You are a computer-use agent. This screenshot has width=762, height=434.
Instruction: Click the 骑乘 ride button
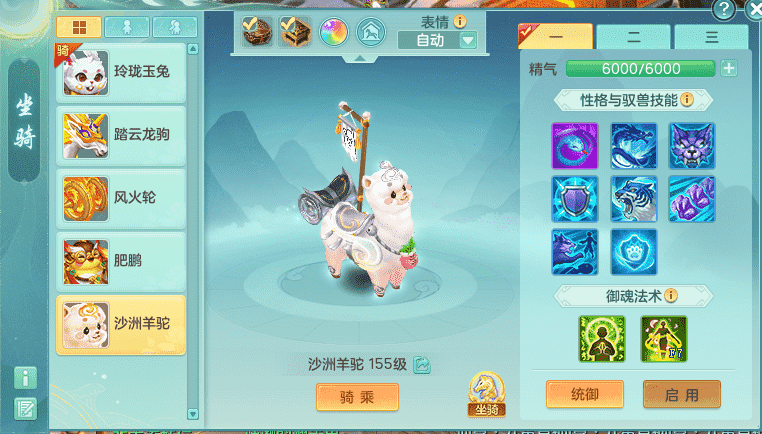[x=357, y=397]
